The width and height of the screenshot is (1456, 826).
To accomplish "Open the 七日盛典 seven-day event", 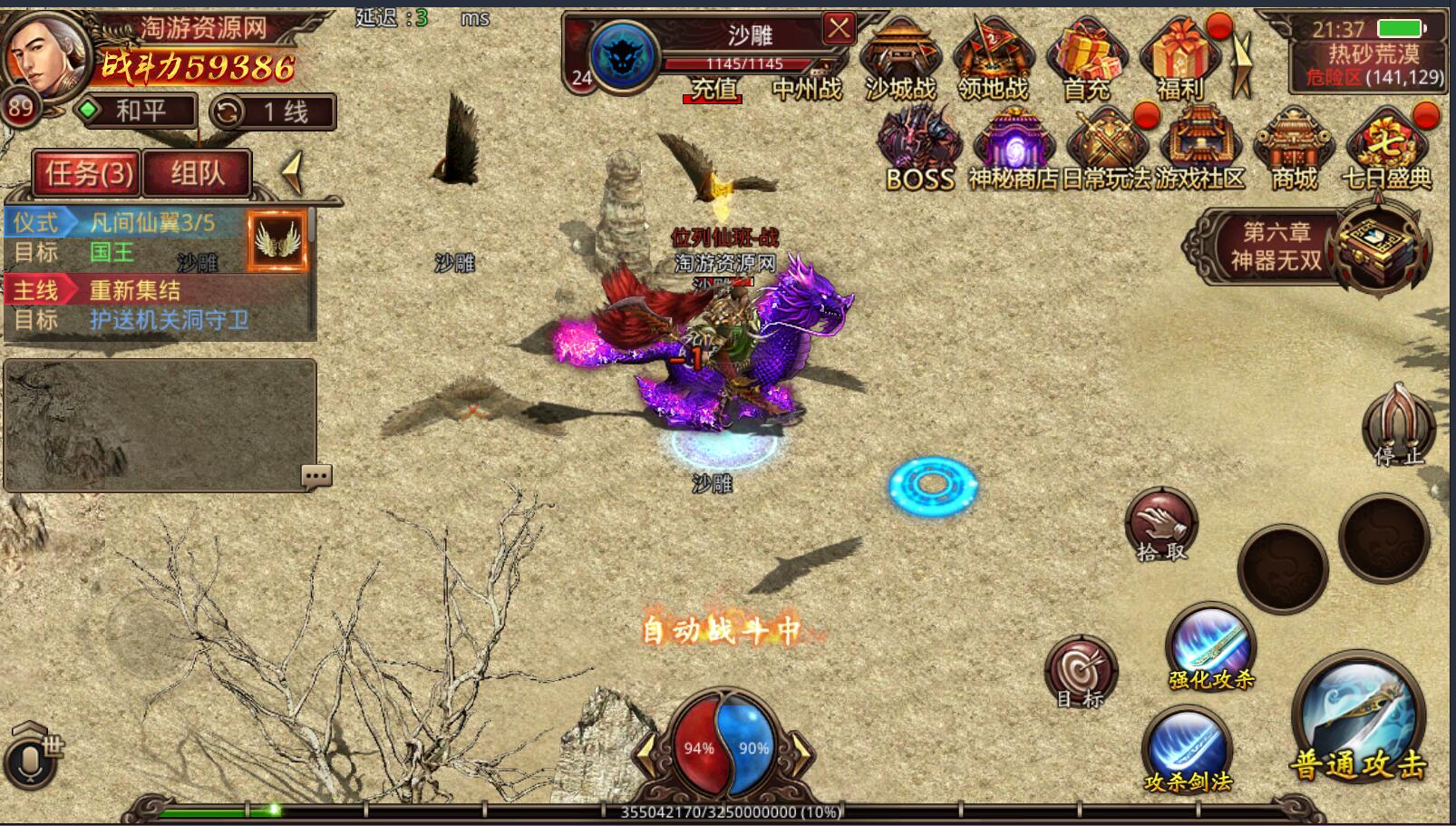I will coord(1387,149).
